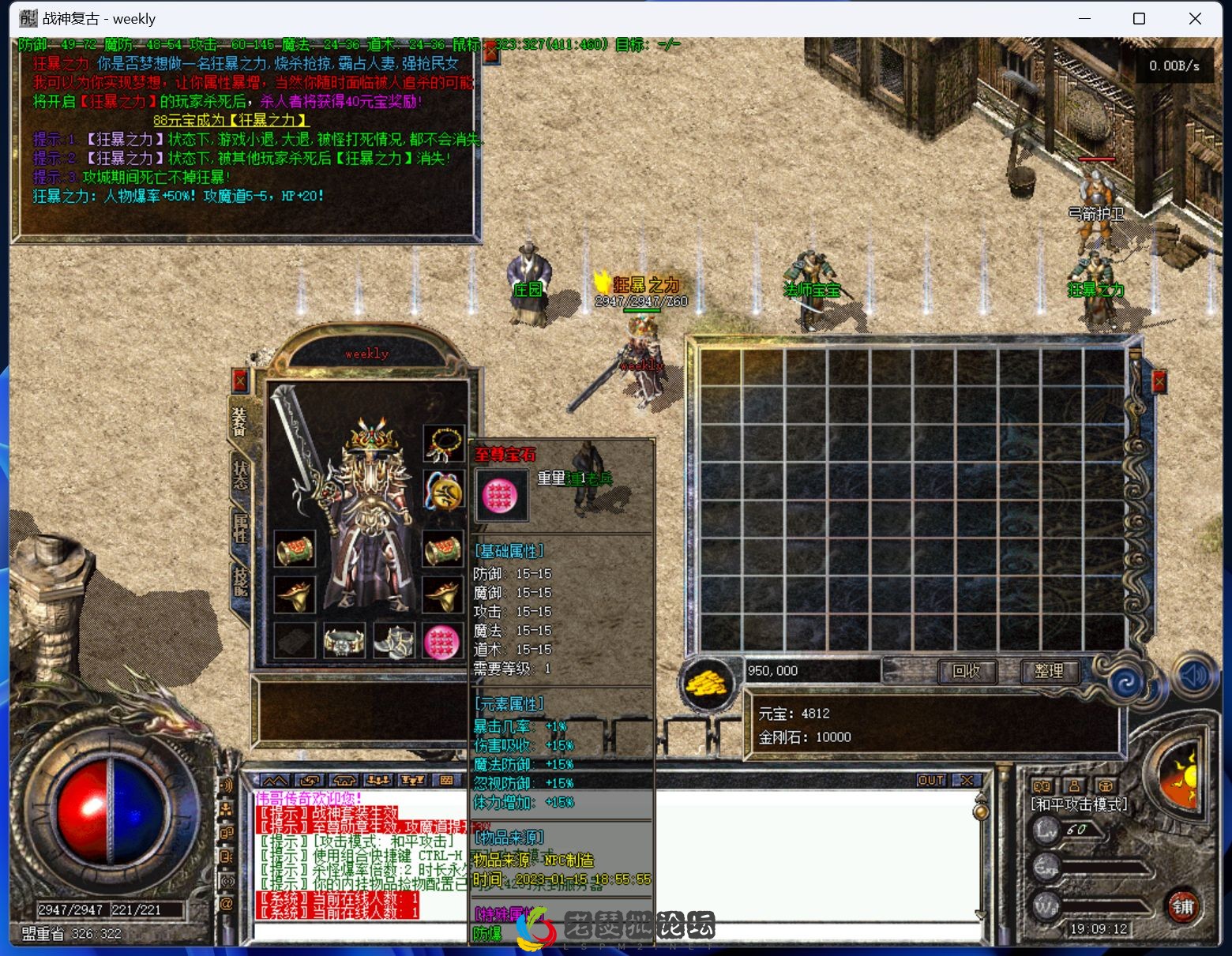
Task: Click the gold coins pile icon
Action: 707,682
